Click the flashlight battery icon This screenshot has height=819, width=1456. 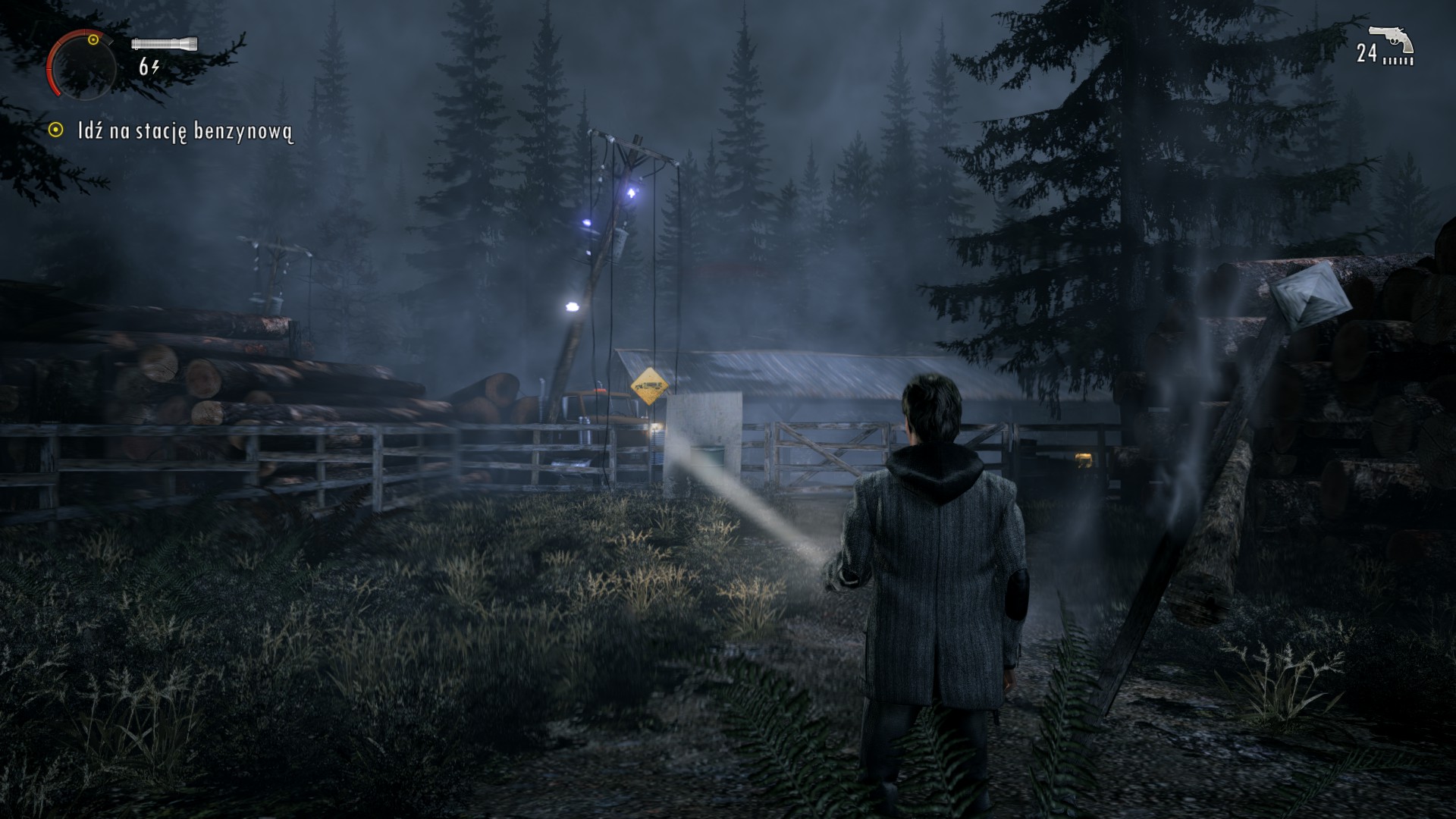pos(165,44)
